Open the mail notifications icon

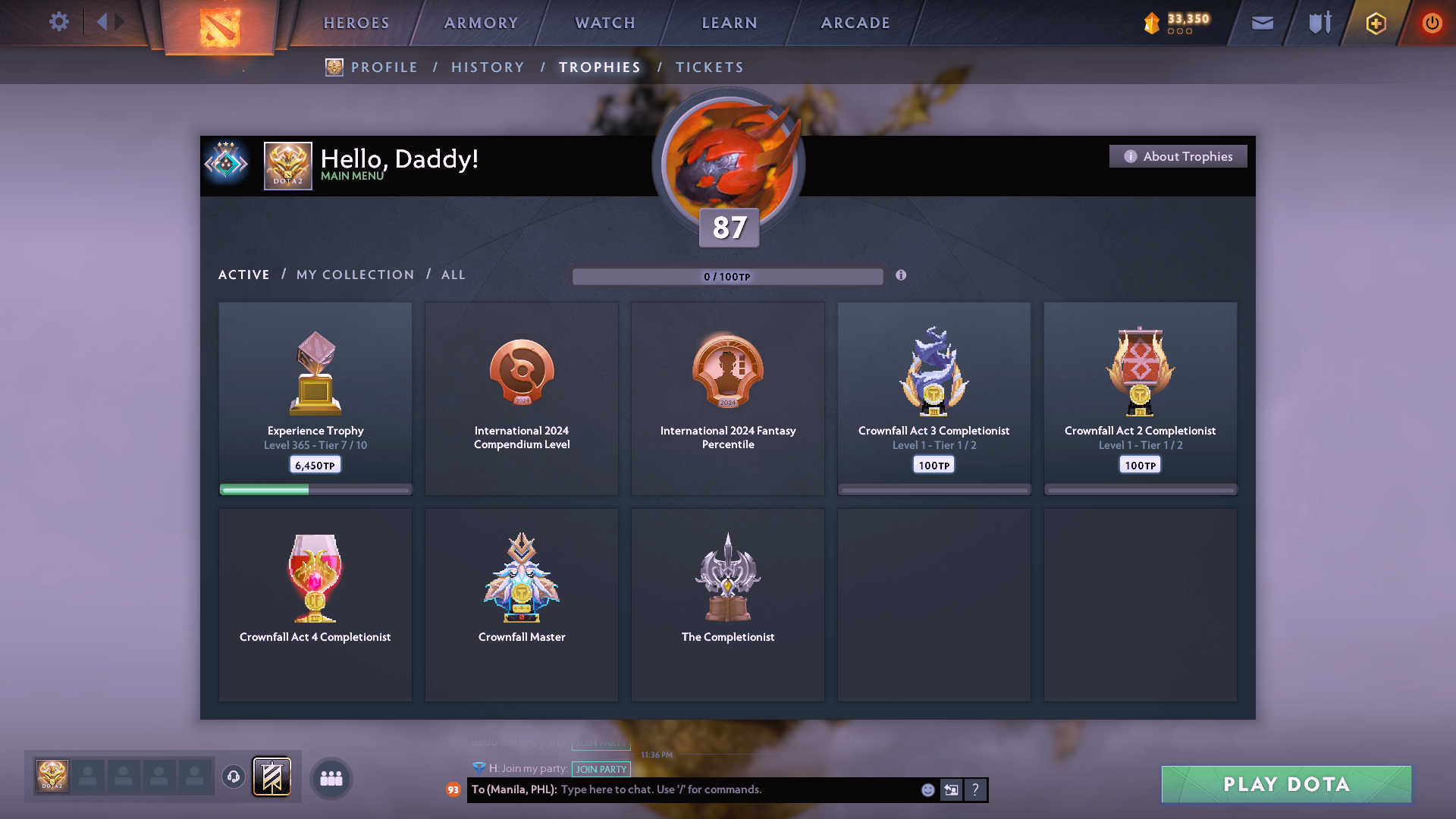(x=1261, y=23)
